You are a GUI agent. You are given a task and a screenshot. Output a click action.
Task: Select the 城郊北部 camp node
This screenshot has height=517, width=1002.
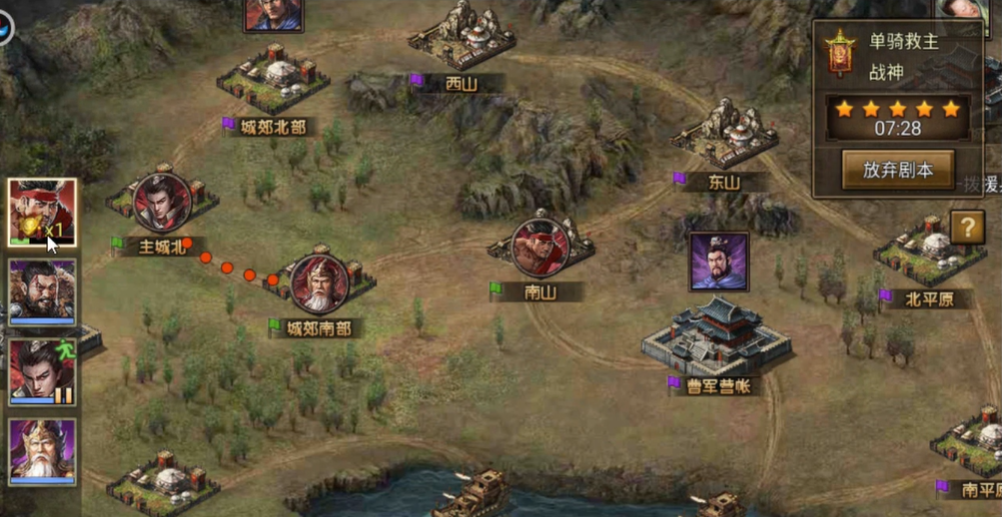click(272, 78)
